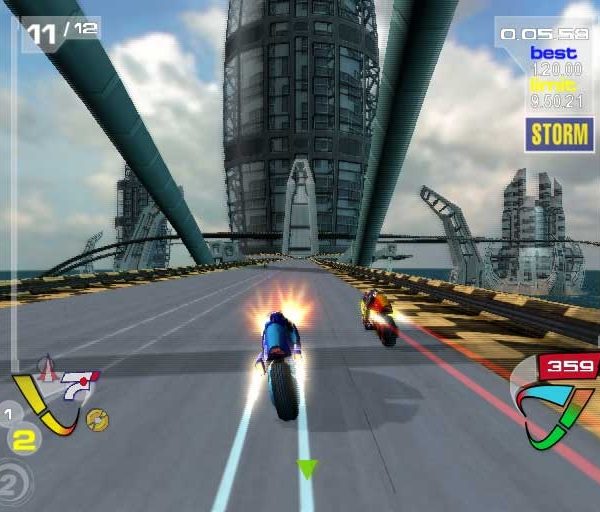Select the gold shield pickup icon
The width and height of the screenshot is (600, 512).
point(97,419)
